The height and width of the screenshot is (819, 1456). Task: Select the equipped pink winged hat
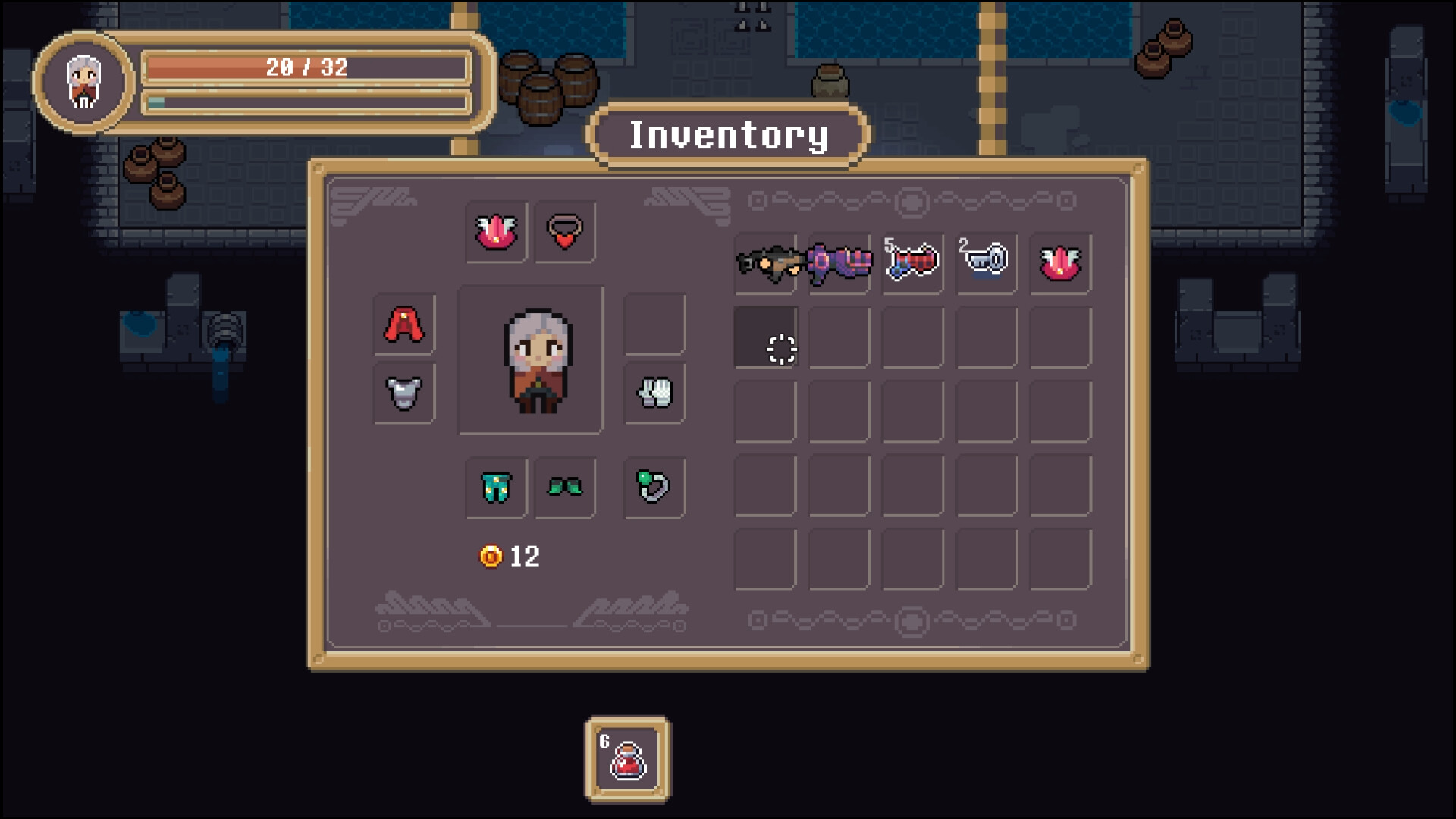click(x=496, y=231)
